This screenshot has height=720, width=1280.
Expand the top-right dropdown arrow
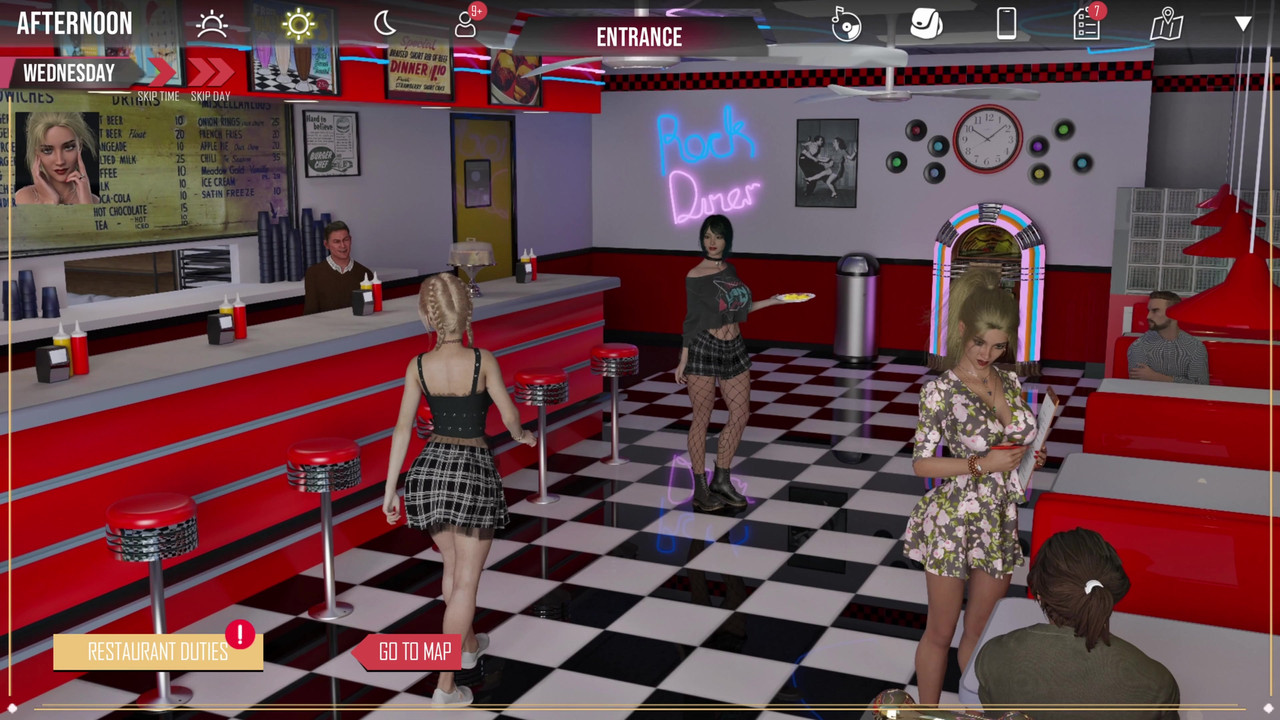tap(1242, 23)
